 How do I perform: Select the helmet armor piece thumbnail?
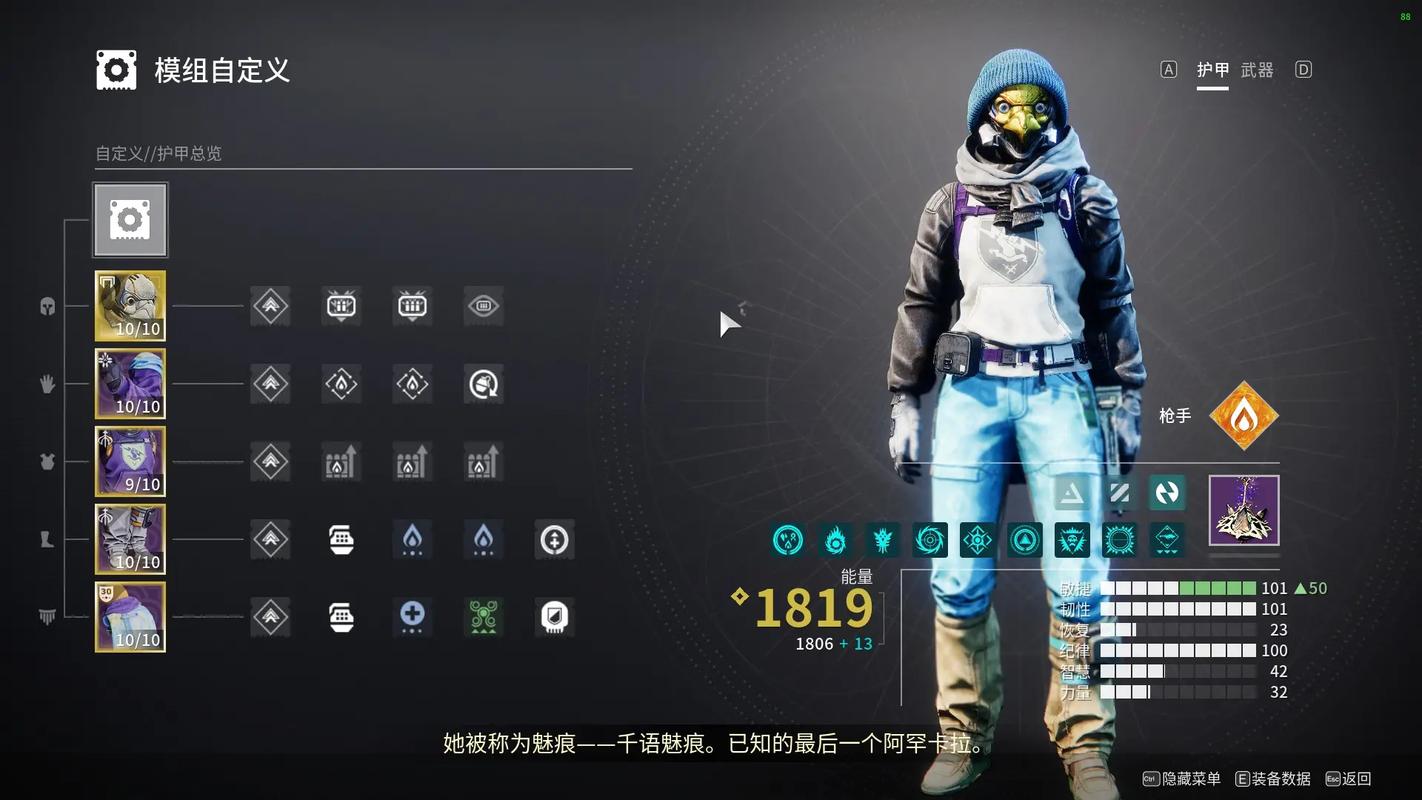coord(131,305)
